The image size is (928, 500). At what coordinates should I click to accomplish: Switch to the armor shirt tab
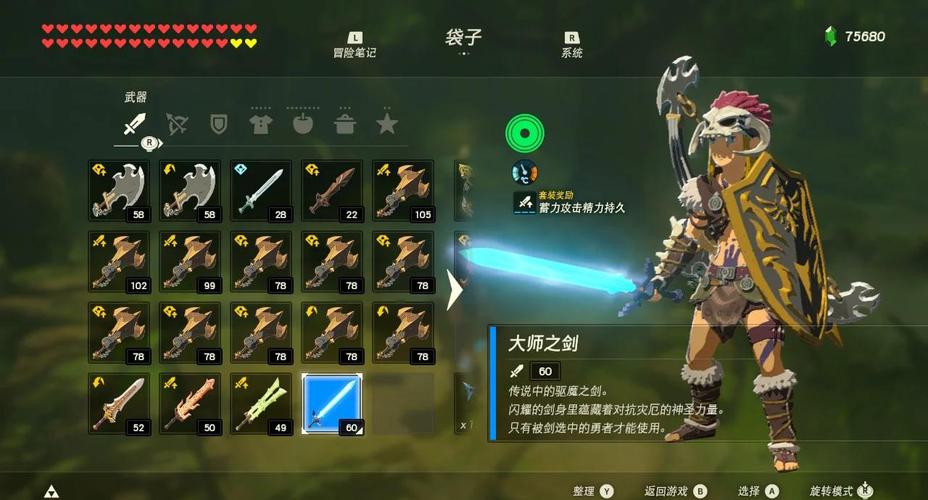pyautogui.click(x=261, y=124)
